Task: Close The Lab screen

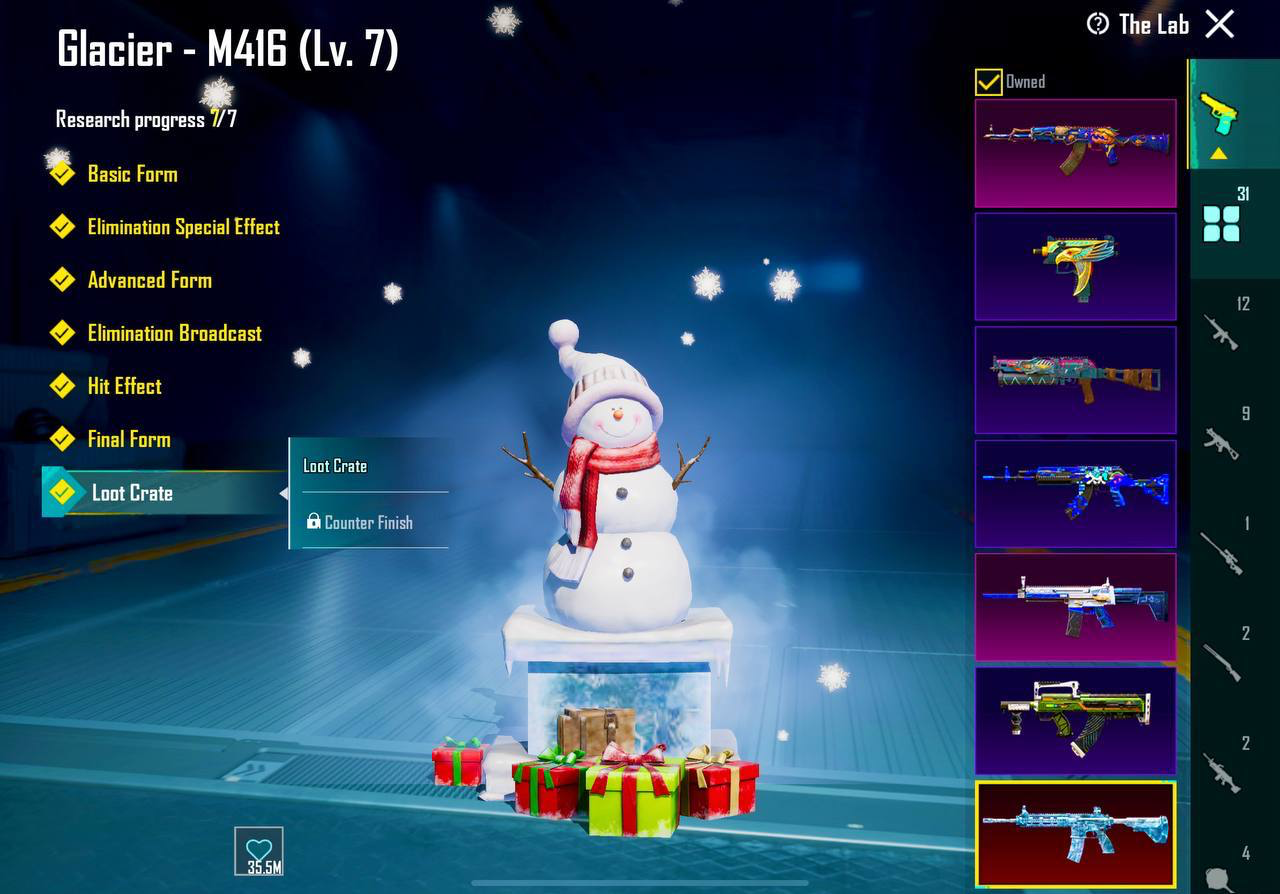Action: pyautogui.click(x=1220, y=24)
